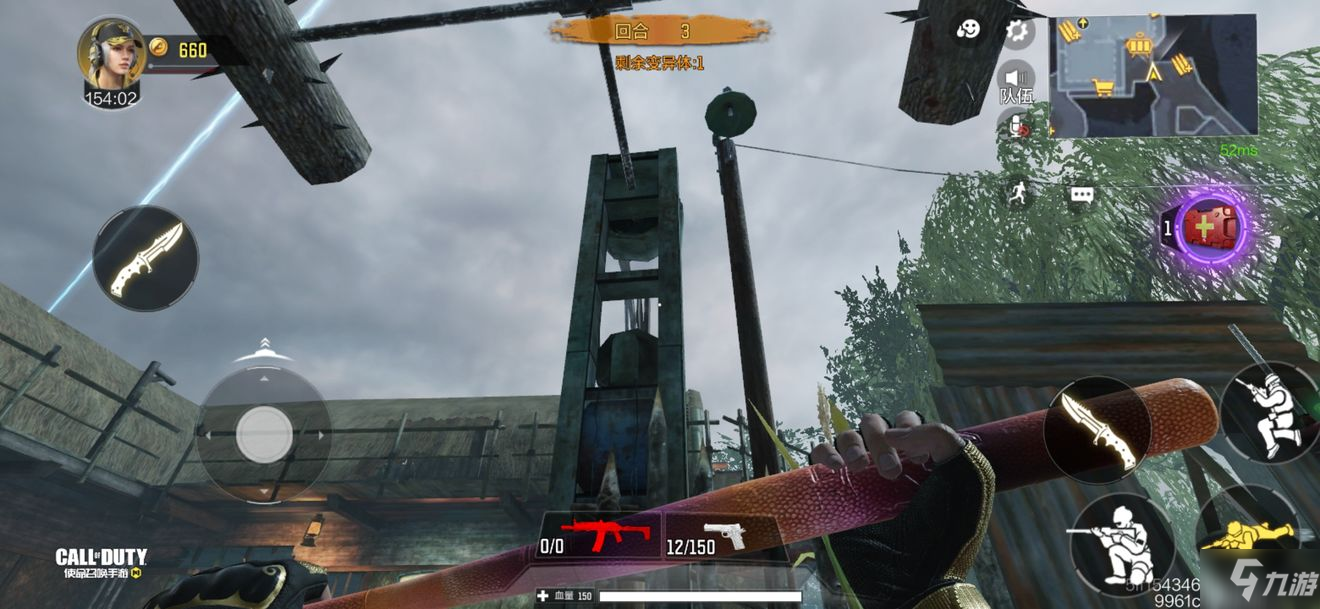
Task: Toggle the team speaker voice channel
Action: 1017,79
